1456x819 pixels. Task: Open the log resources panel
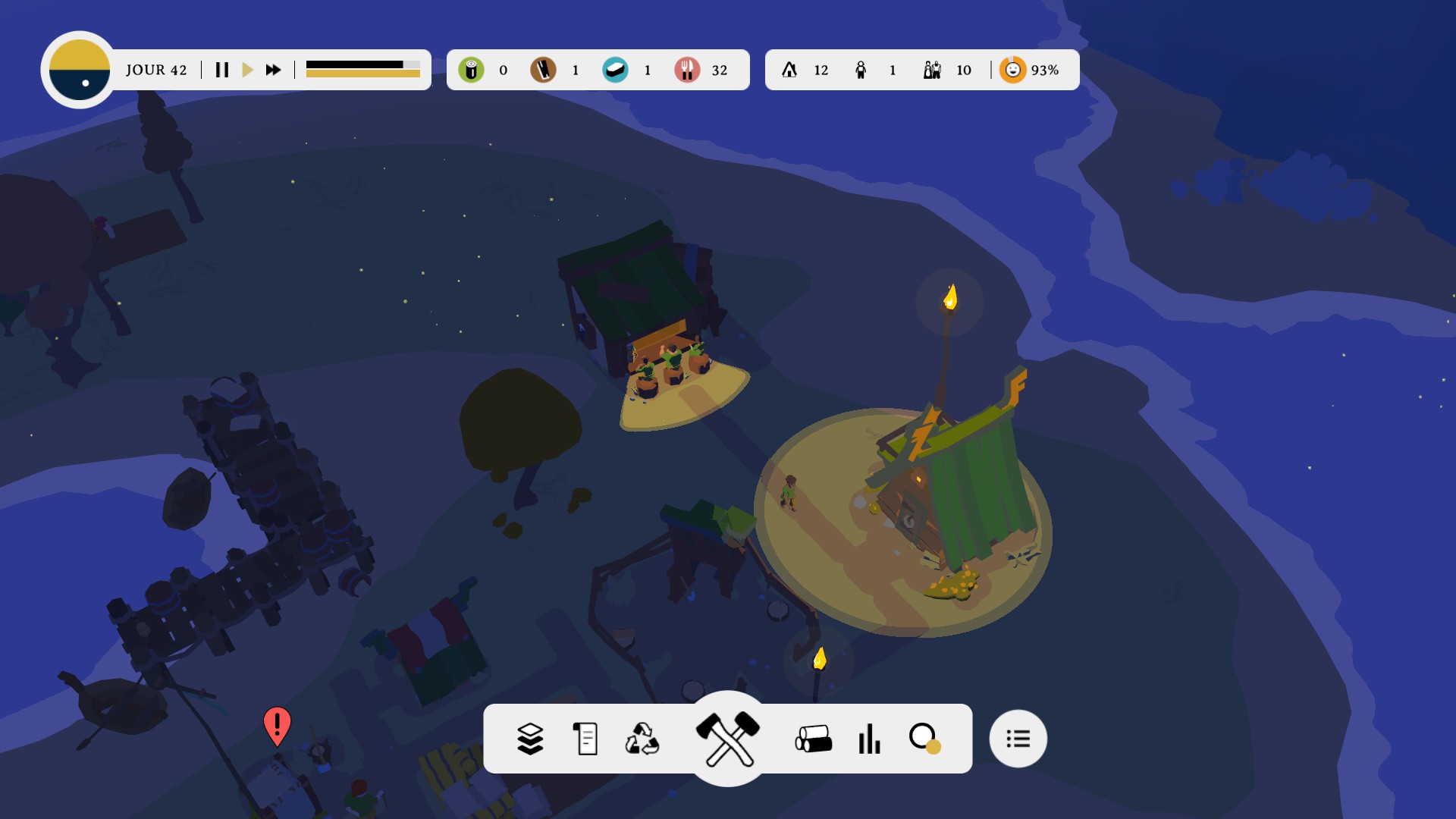point(814,739)
